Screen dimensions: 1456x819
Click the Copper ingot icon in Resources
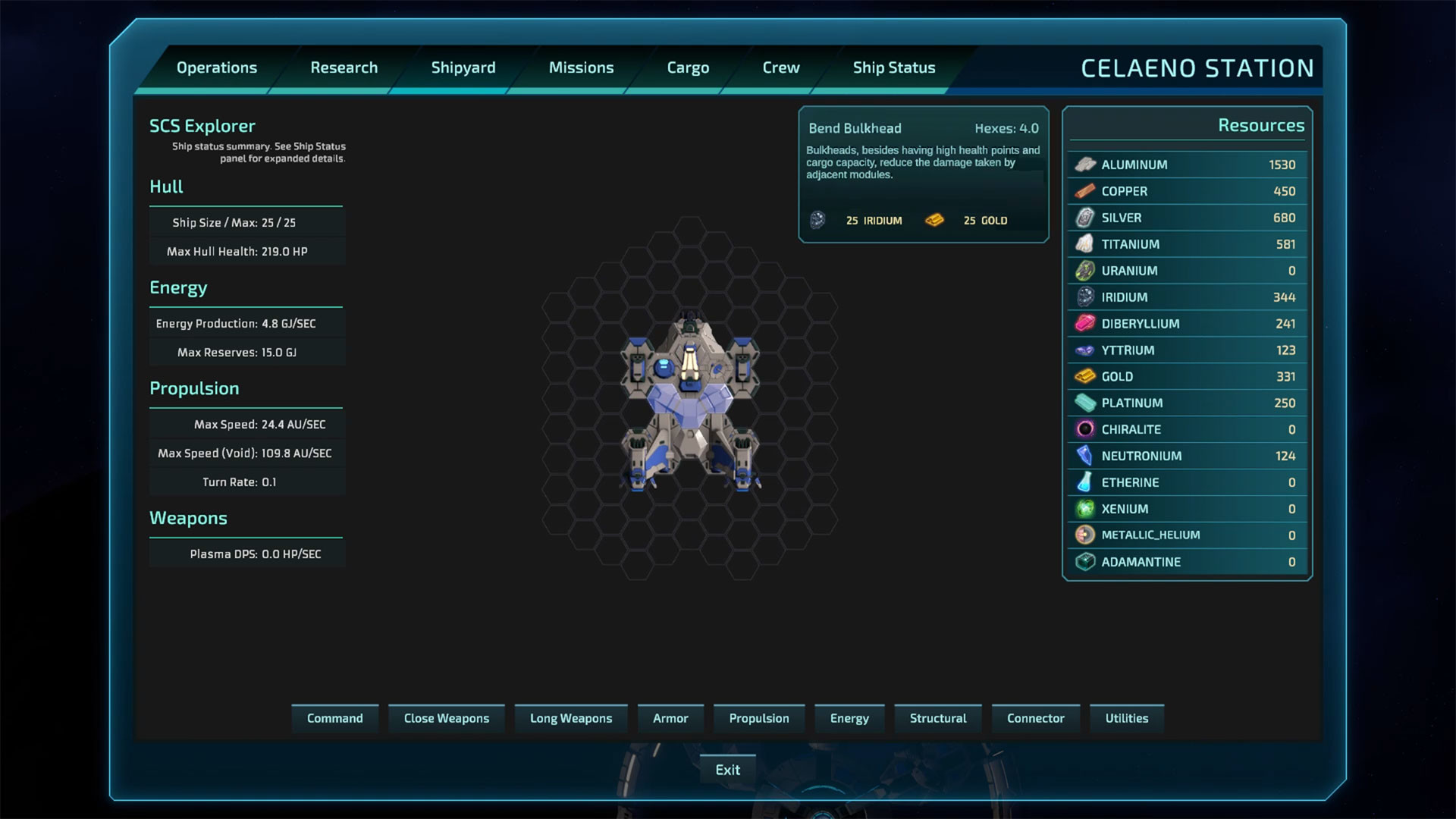click(x=1086, y=191)
